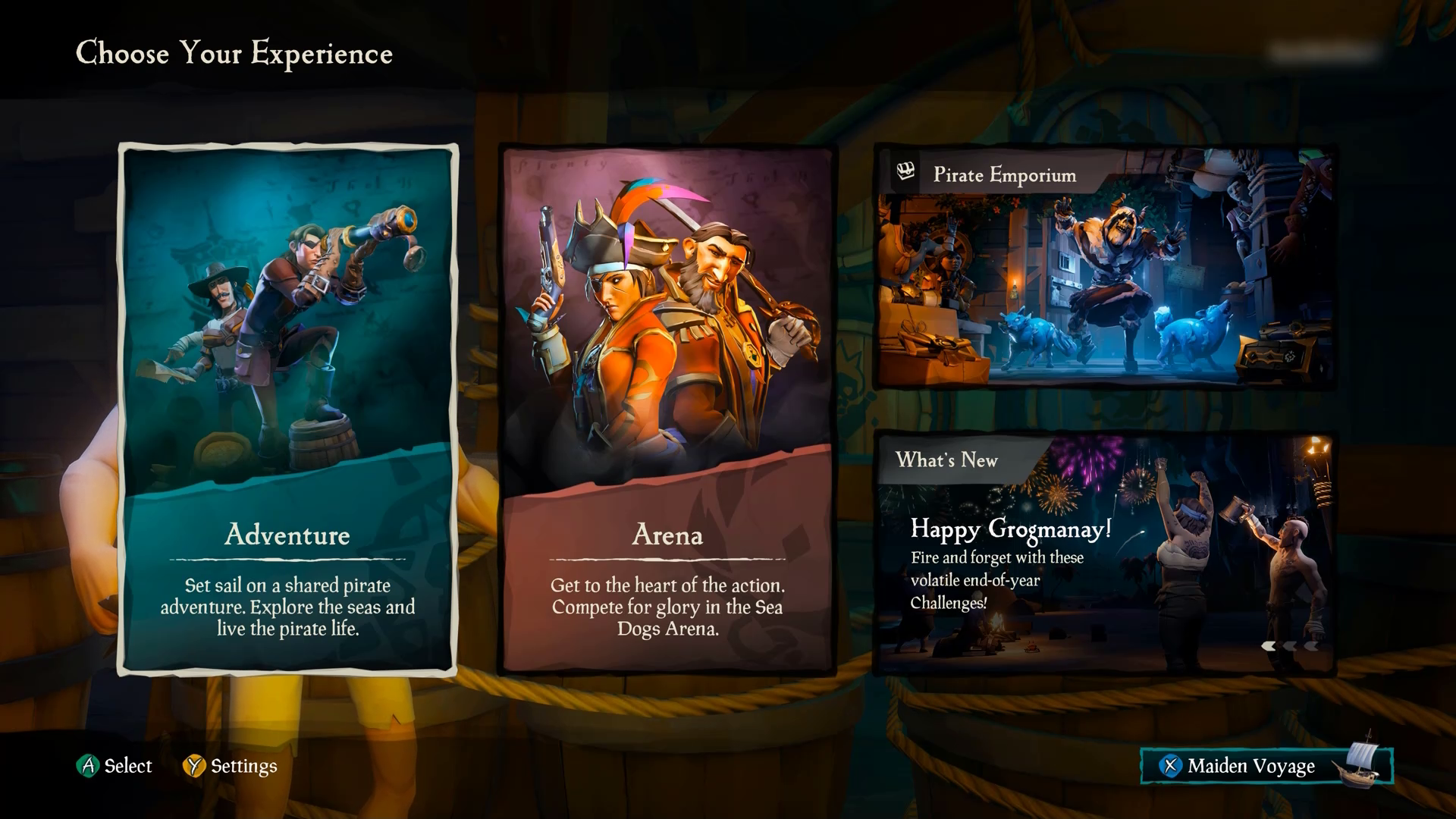The width and height of the screenshot is (1456, 819).
Task: Click the green A Select controller icon
Action: click(89, 766)
